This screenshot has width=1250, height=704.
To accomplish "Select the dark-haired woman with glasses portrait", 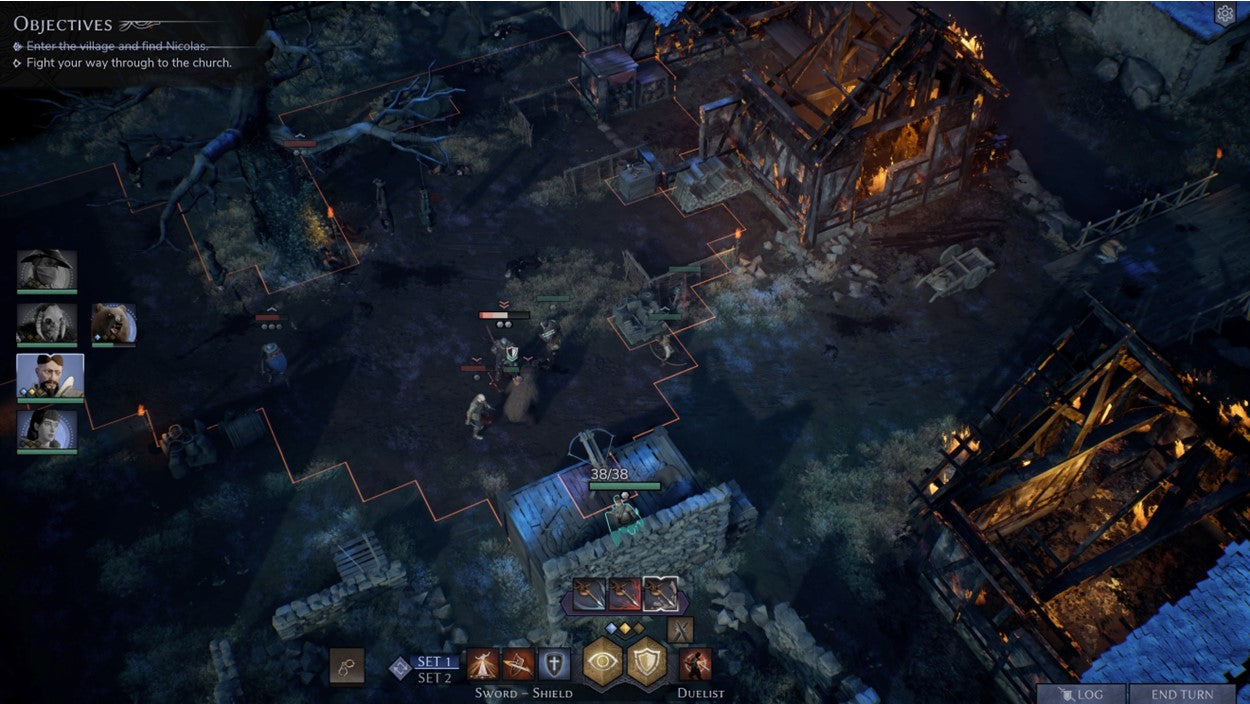I will [47, 429].
